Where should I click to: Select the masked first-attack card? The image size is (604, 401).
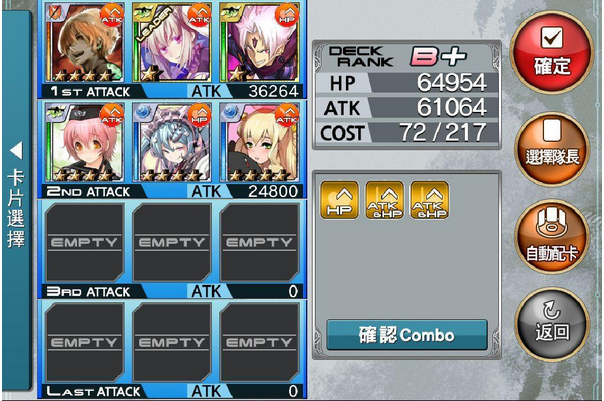coord(86,43)
